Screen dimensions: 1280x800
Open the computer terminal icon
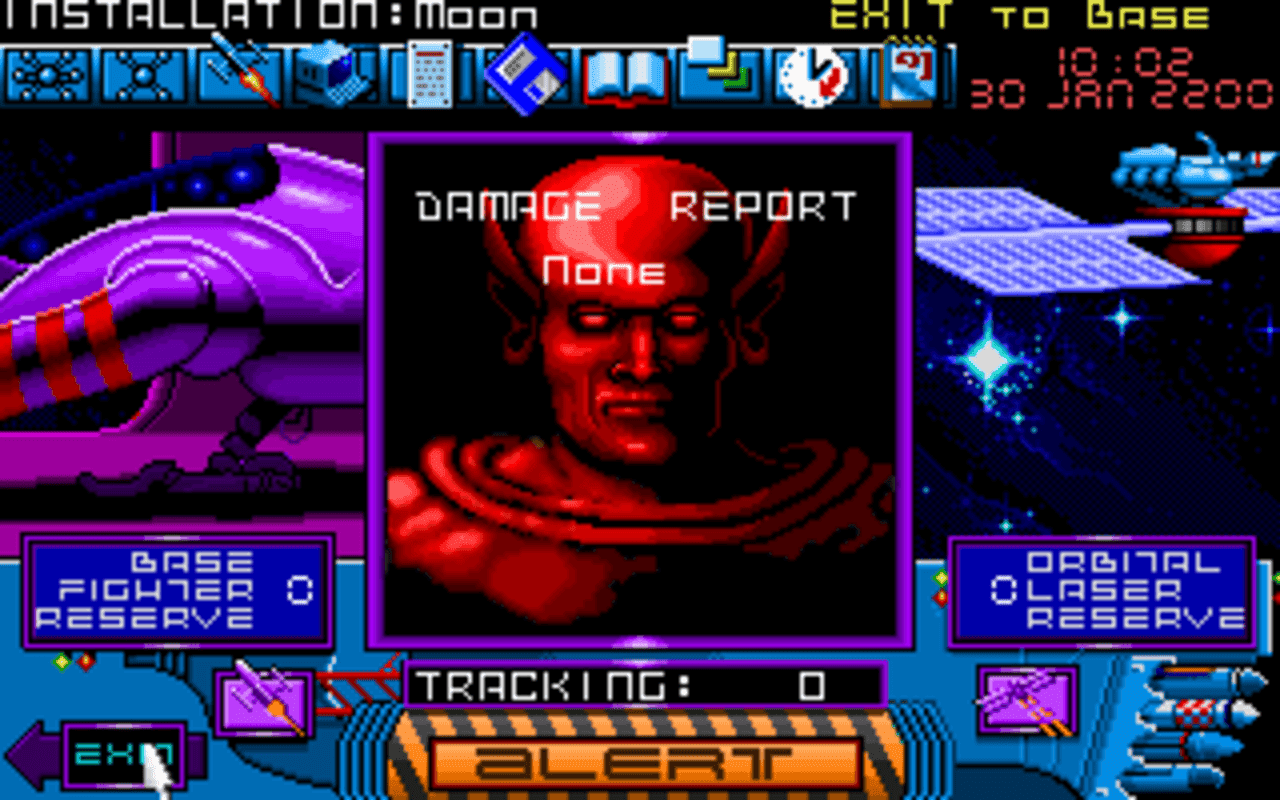click(339, 73)
